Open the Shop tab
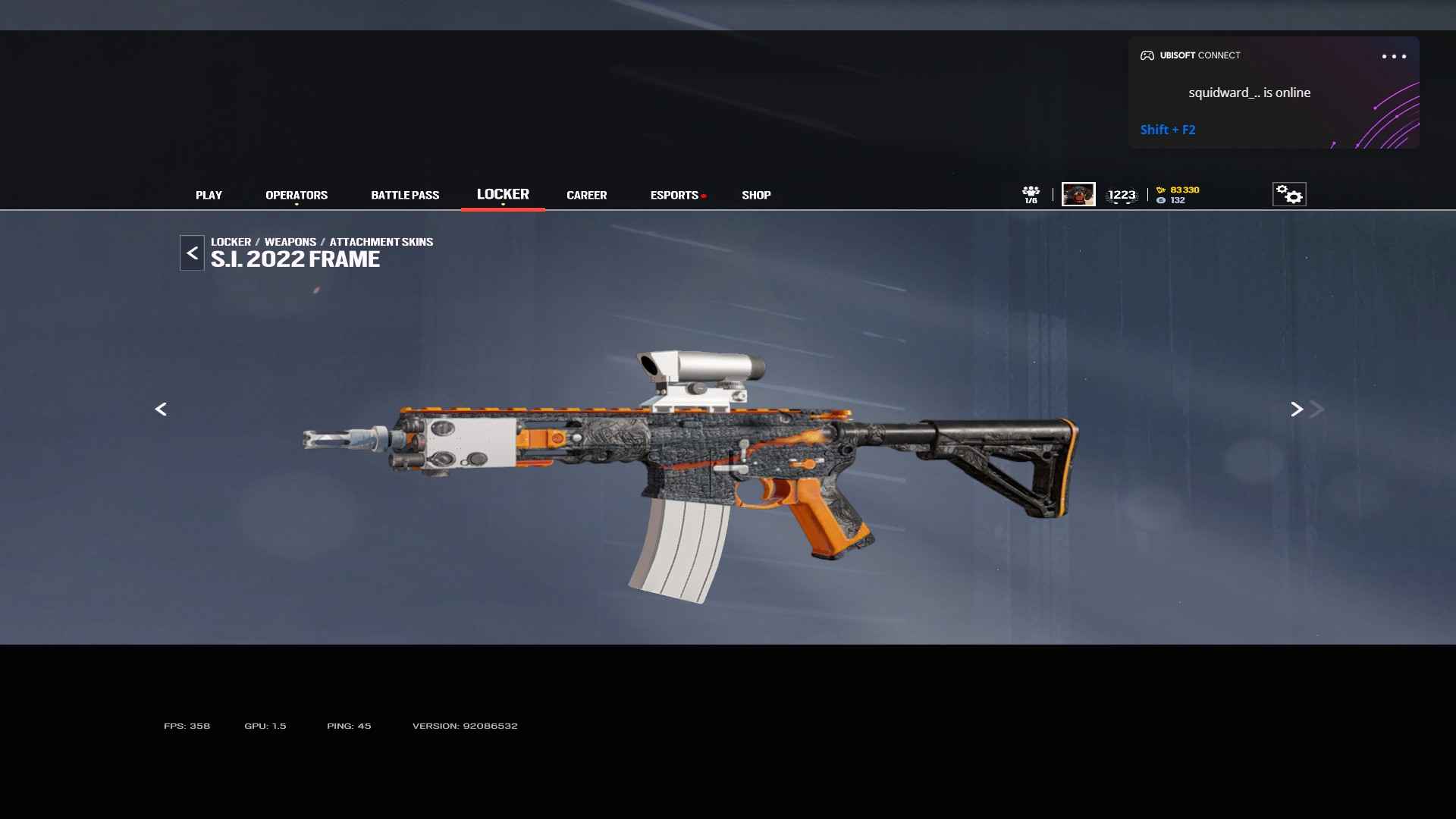The image size is (1456, 819). (x=756, y=195)
